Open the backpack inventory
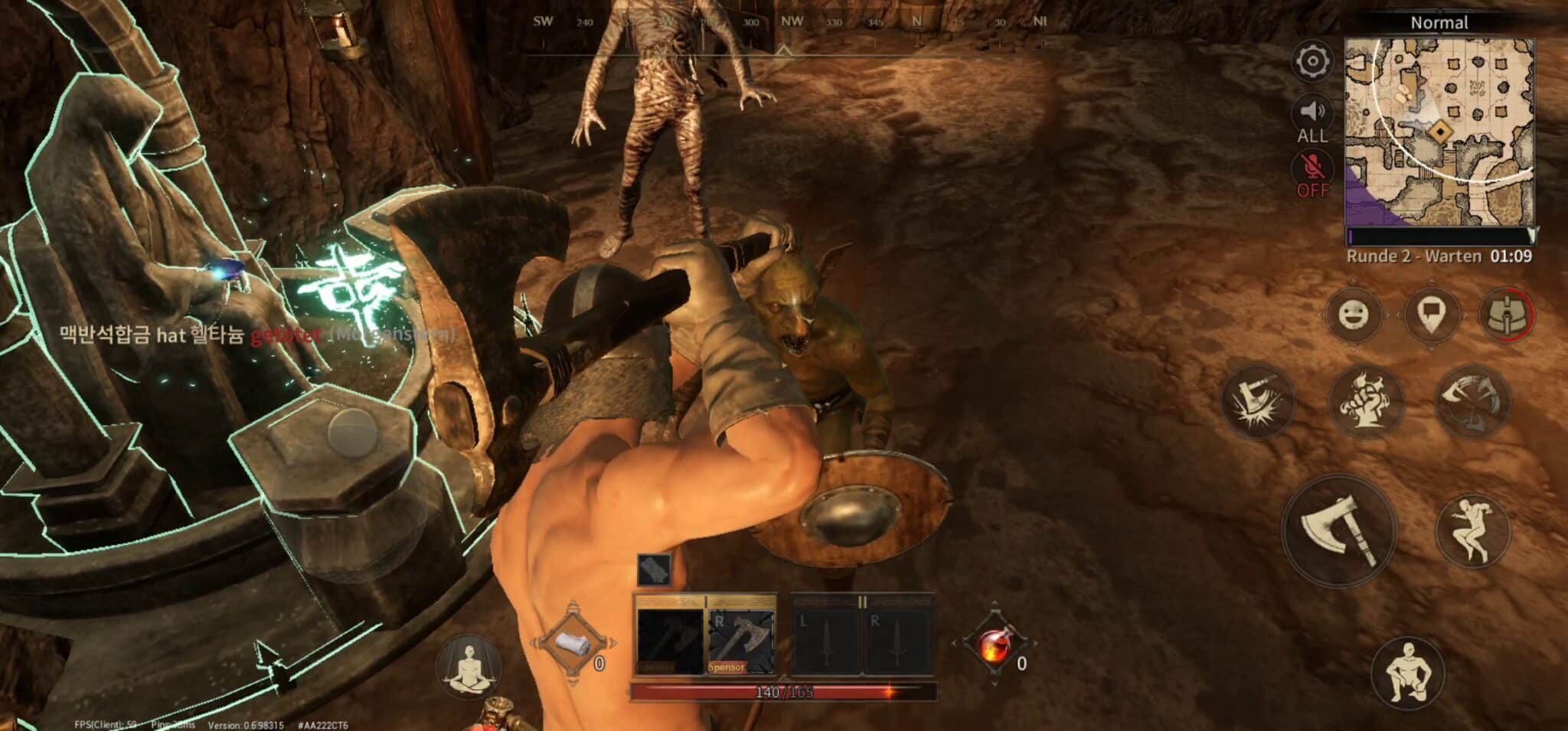Viewport: 1568px width, 731px height. [x=1505, y=315]
